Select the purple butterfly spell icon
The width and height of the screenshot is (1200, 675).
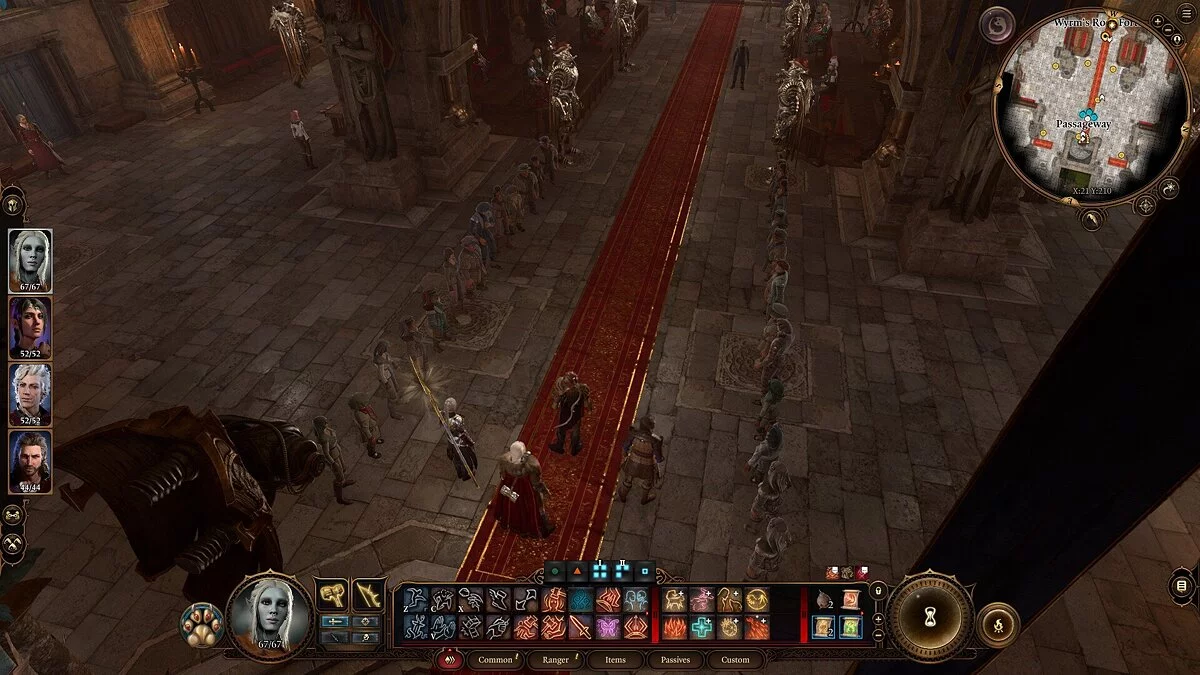click(x=608, y=627)
